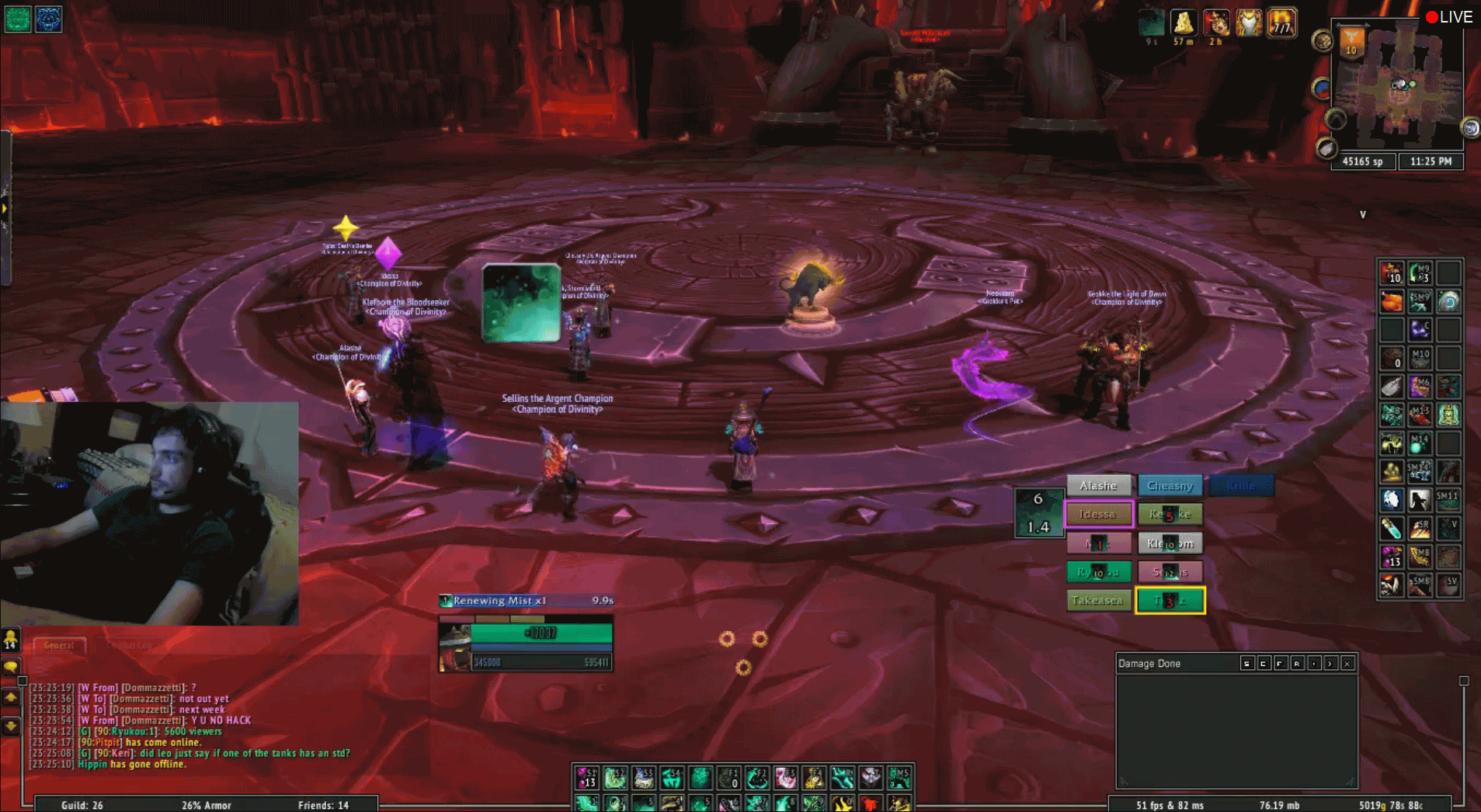Select Takeasea's raid frame

click(x=1098, y=600)
